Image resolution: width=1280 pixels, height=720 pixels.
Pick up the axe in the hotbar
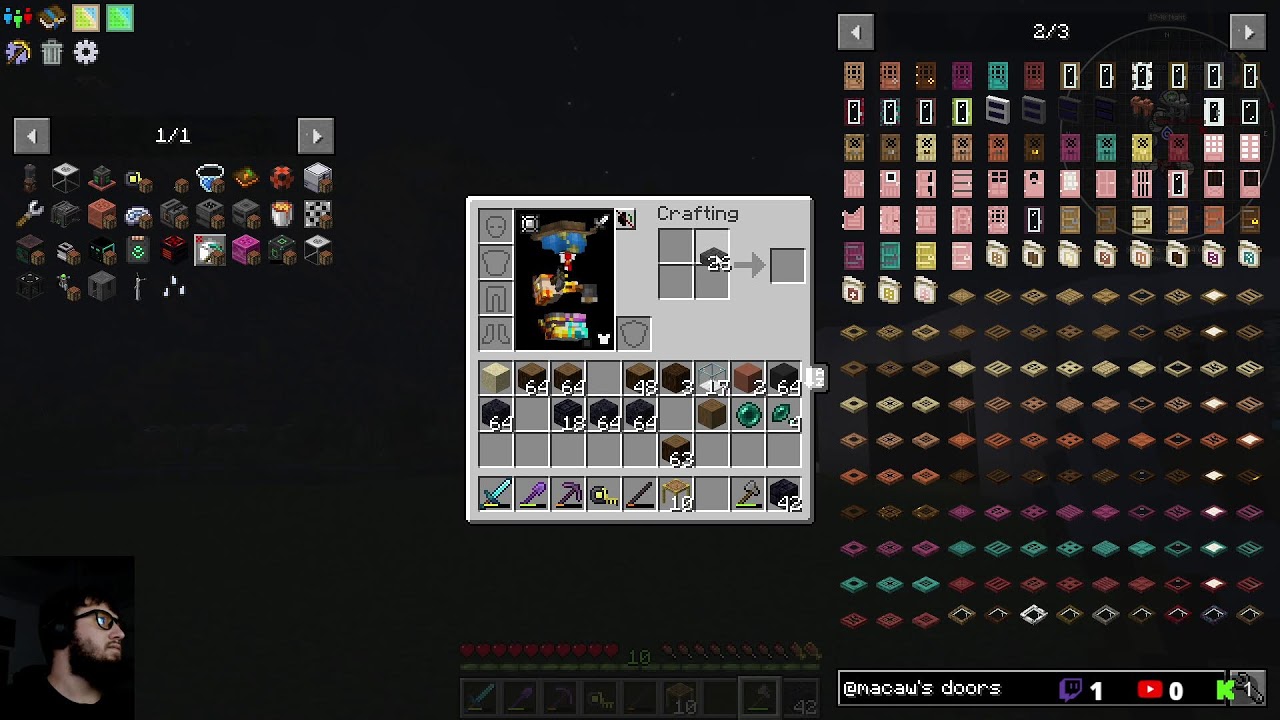pos(748,494)
